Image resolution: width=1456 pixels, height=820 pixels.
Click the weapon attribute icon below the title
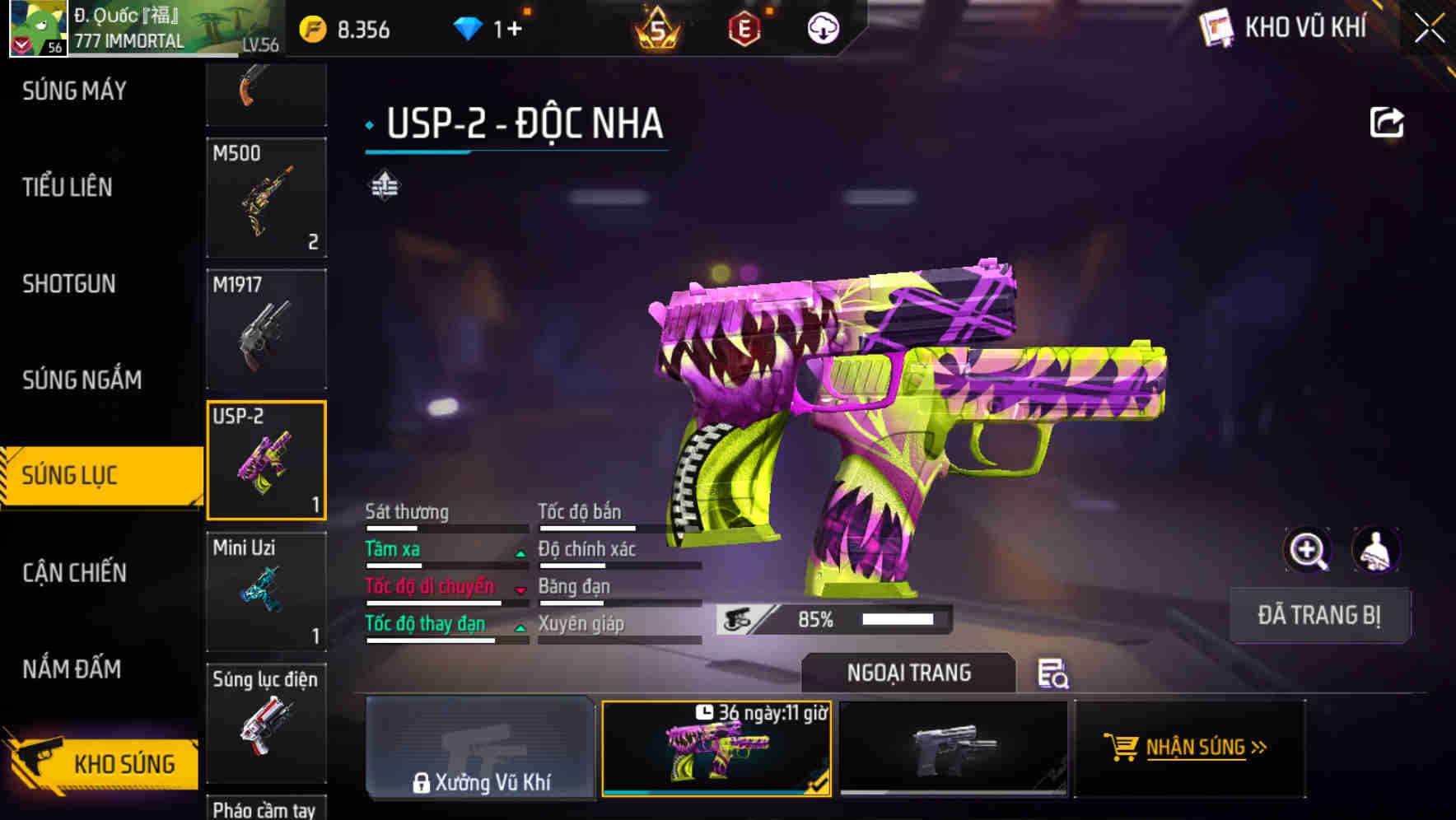pos(384,184)
